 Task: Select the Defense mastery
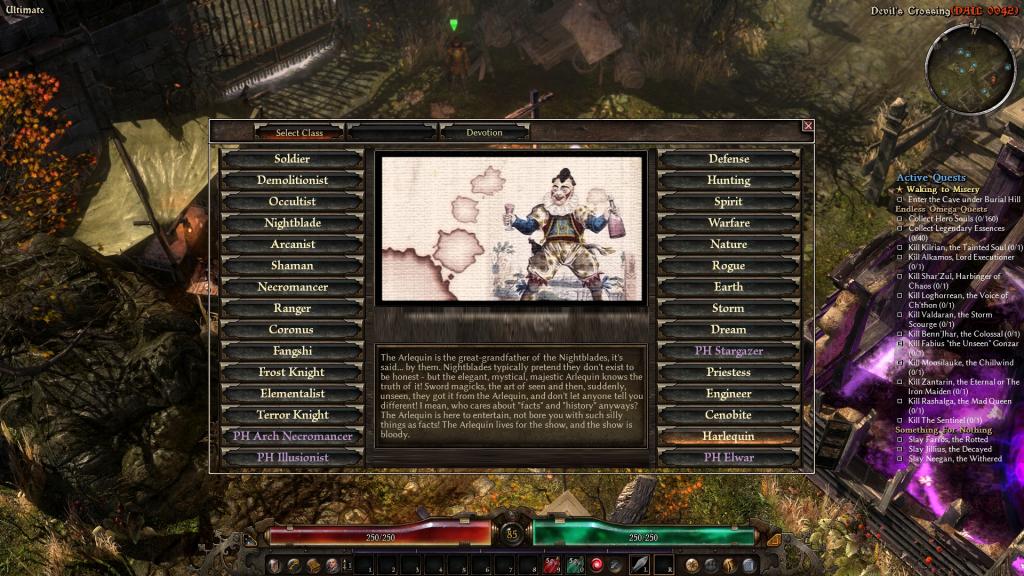[x=728, y=159]
